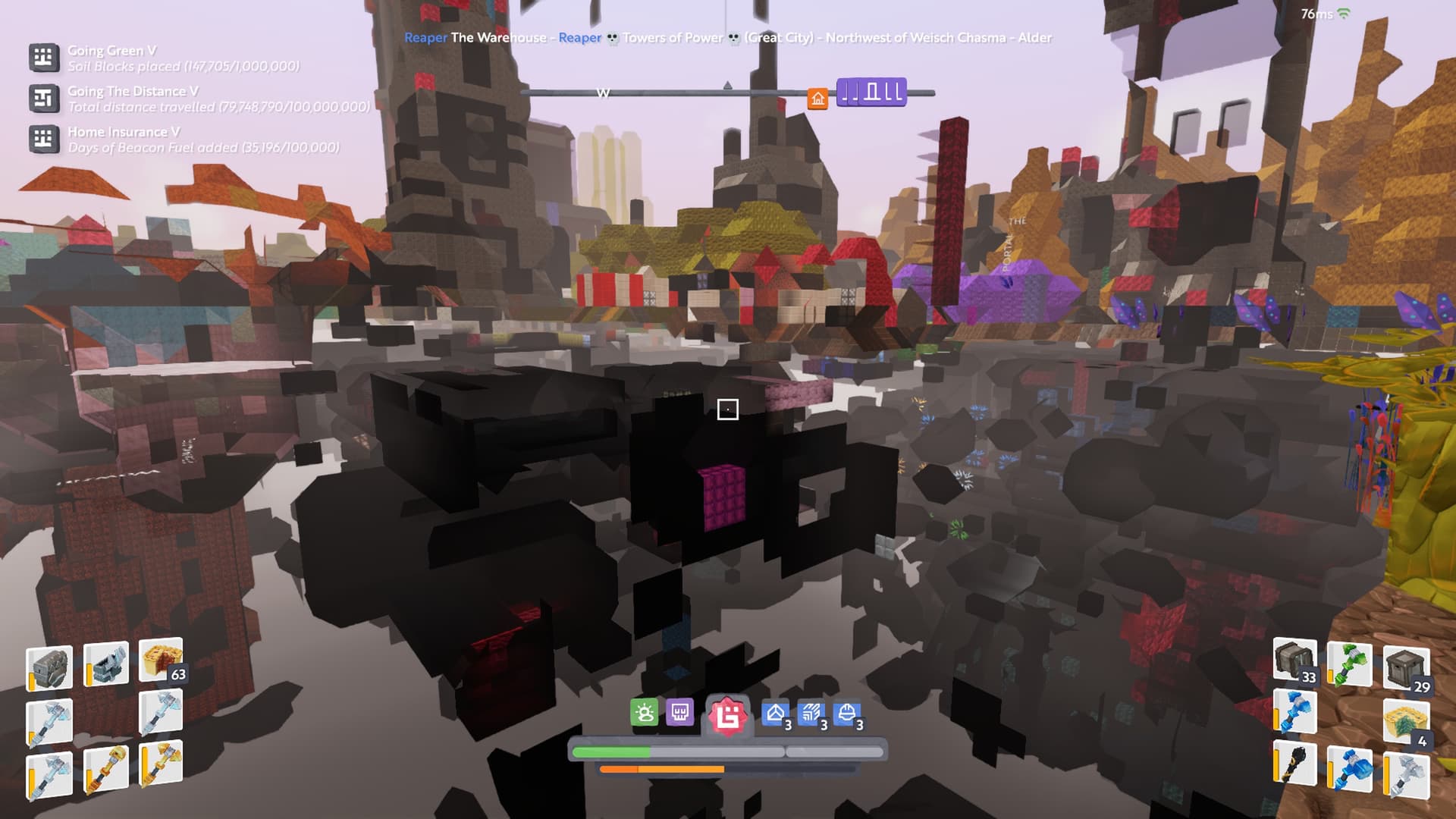Select the blue diagonal stripes buff icon
The width and height of the screenshot is (1456, 819).
[x=811, y=714]
